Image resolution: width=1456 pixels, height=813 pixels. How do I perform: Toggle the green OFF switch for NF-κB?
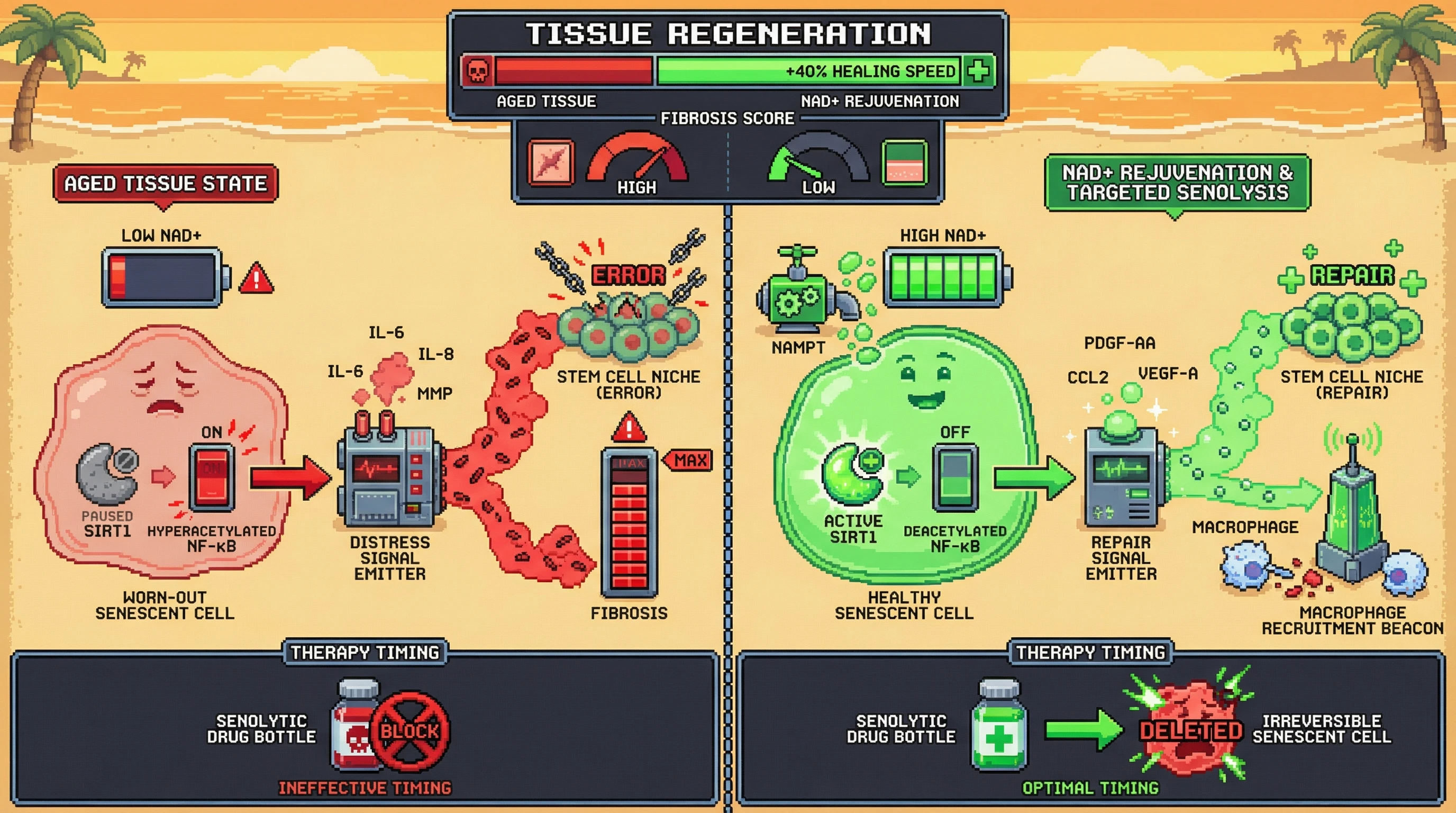(x=955, y=477)
